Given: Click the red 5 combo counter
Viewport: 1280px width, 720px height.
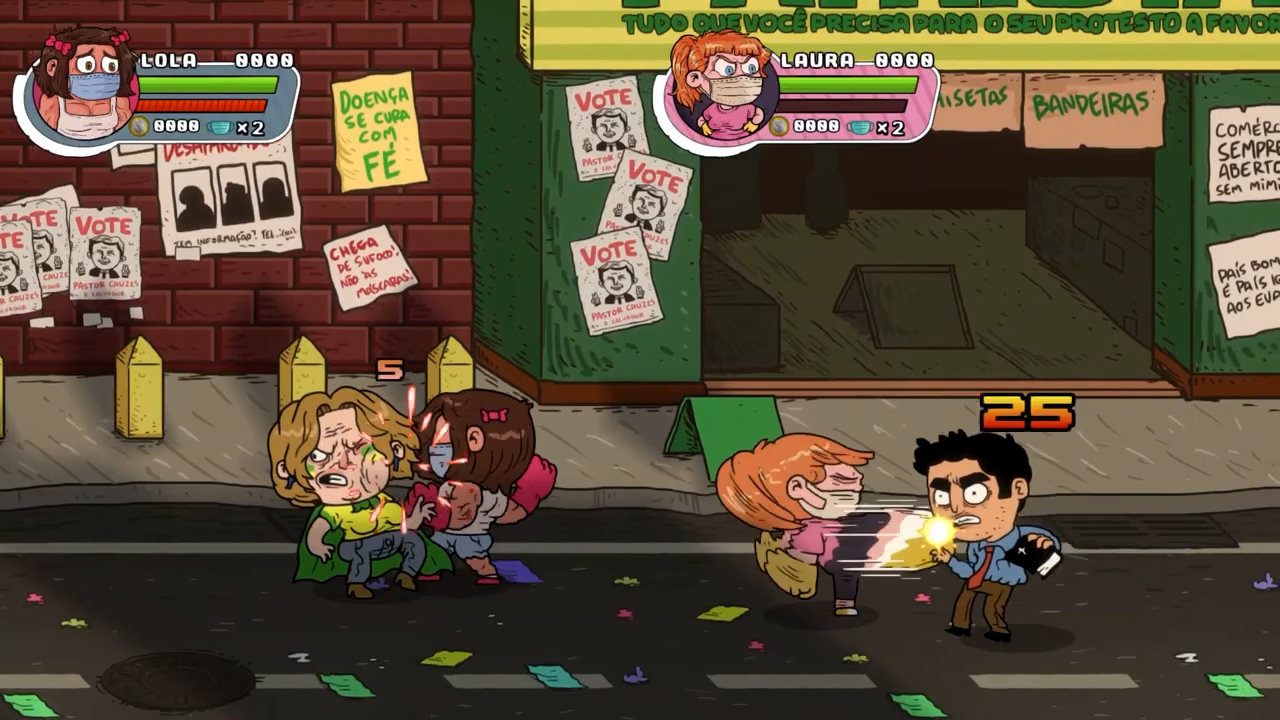Looking at the screenshot, I should [388, 371].
